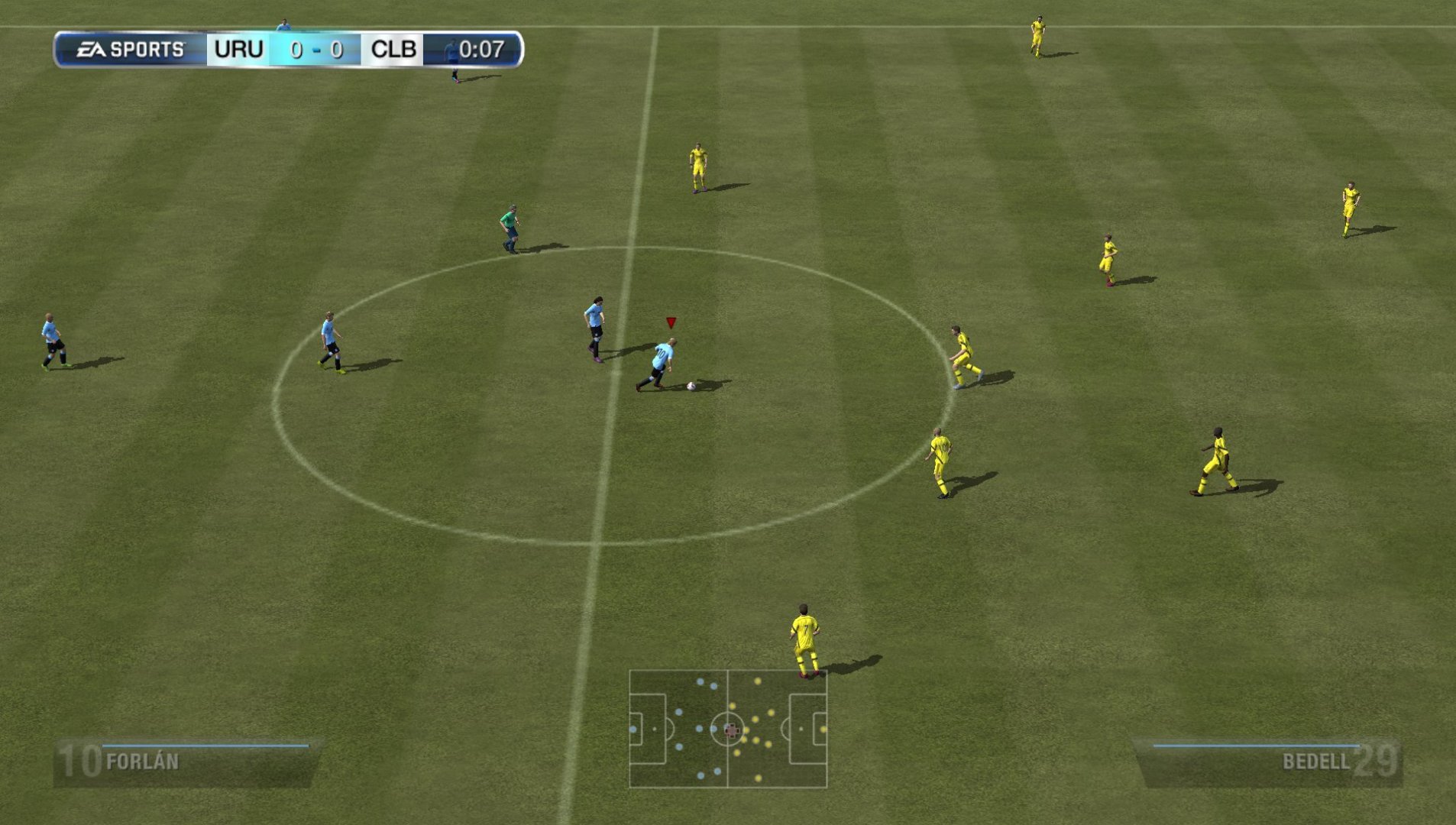Screen dimensions: 1456x825
Task: Select the Forlán player name panel
Action: [x=186, y=762]
